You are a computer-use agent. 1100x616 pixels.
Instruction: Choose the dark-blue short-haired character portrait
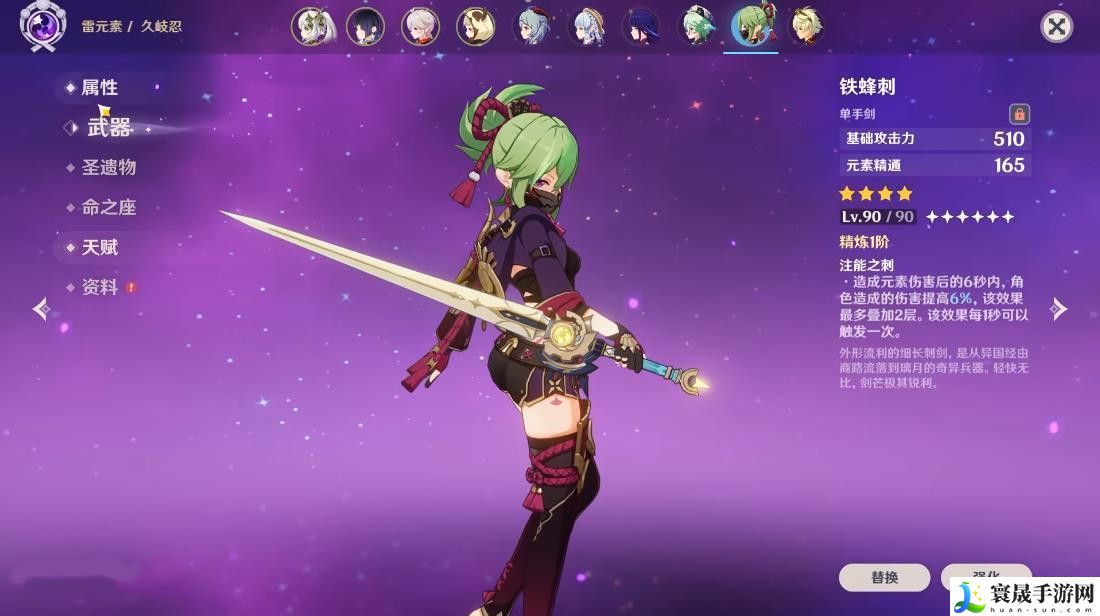click(x=366, y=27)
